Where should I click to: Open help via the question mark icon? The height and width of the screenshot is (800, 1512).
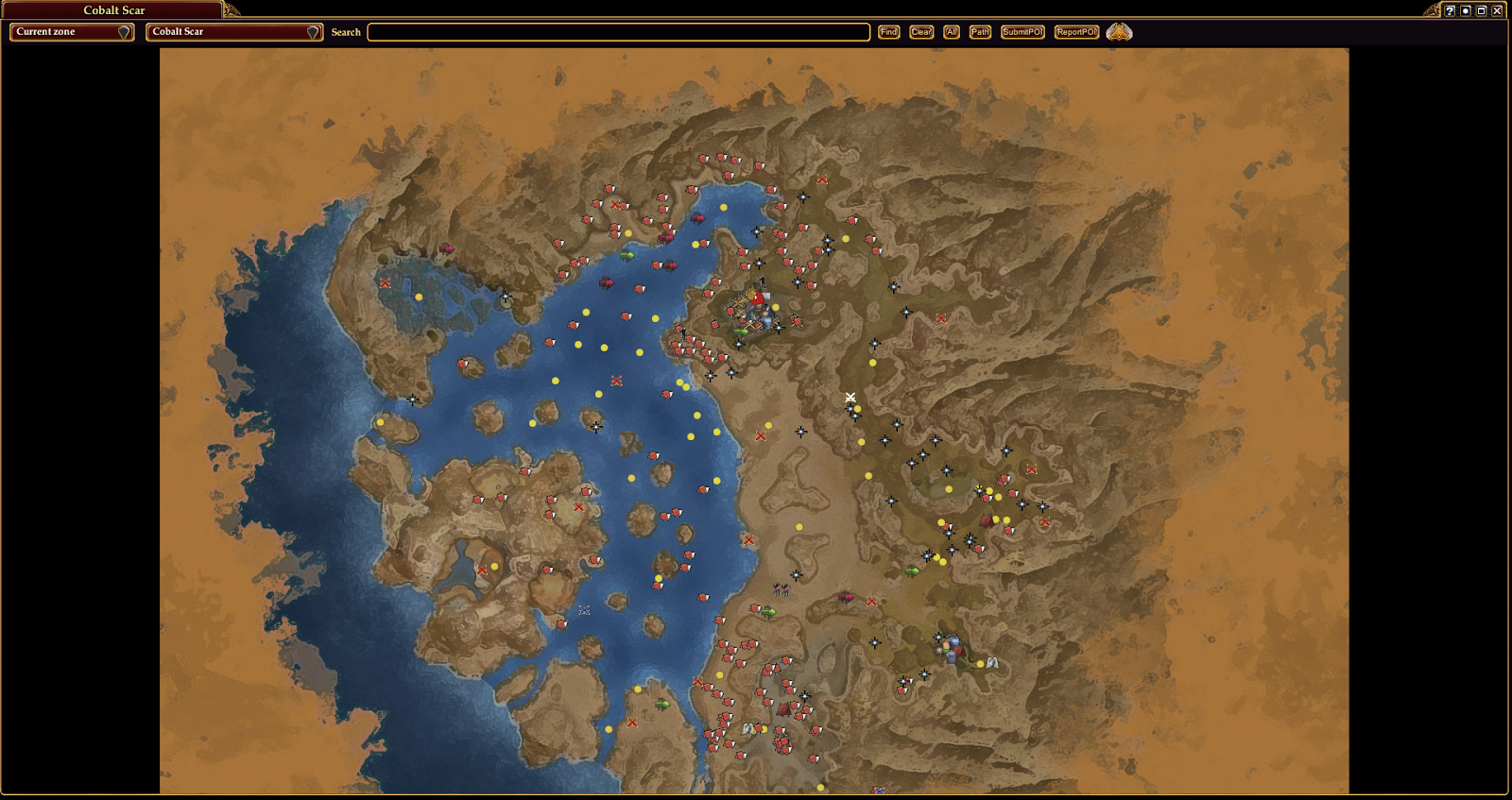click(1449, 10)
